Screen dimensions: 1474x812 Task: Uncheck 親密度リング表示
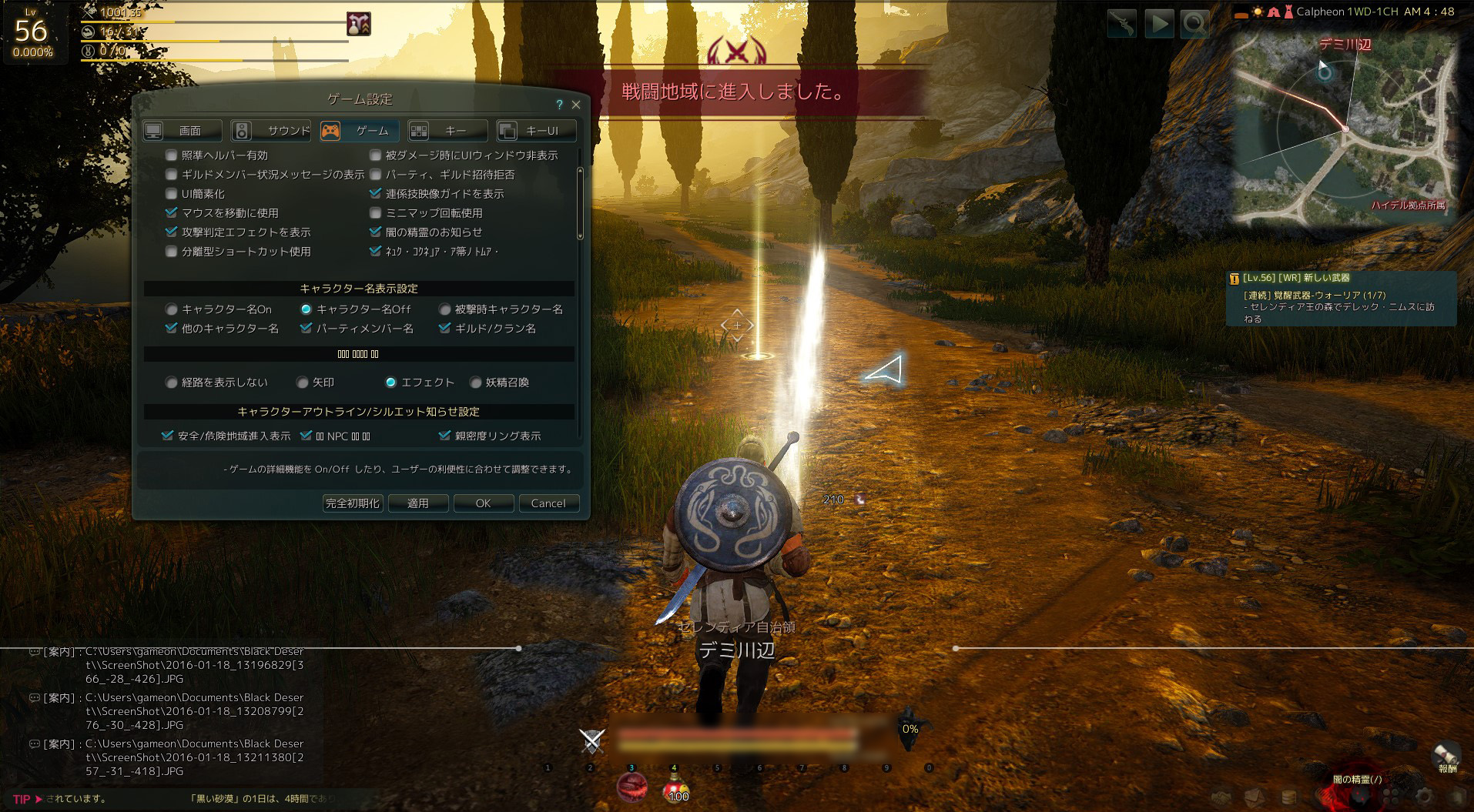pyautogui.click(x=444, y=436)
